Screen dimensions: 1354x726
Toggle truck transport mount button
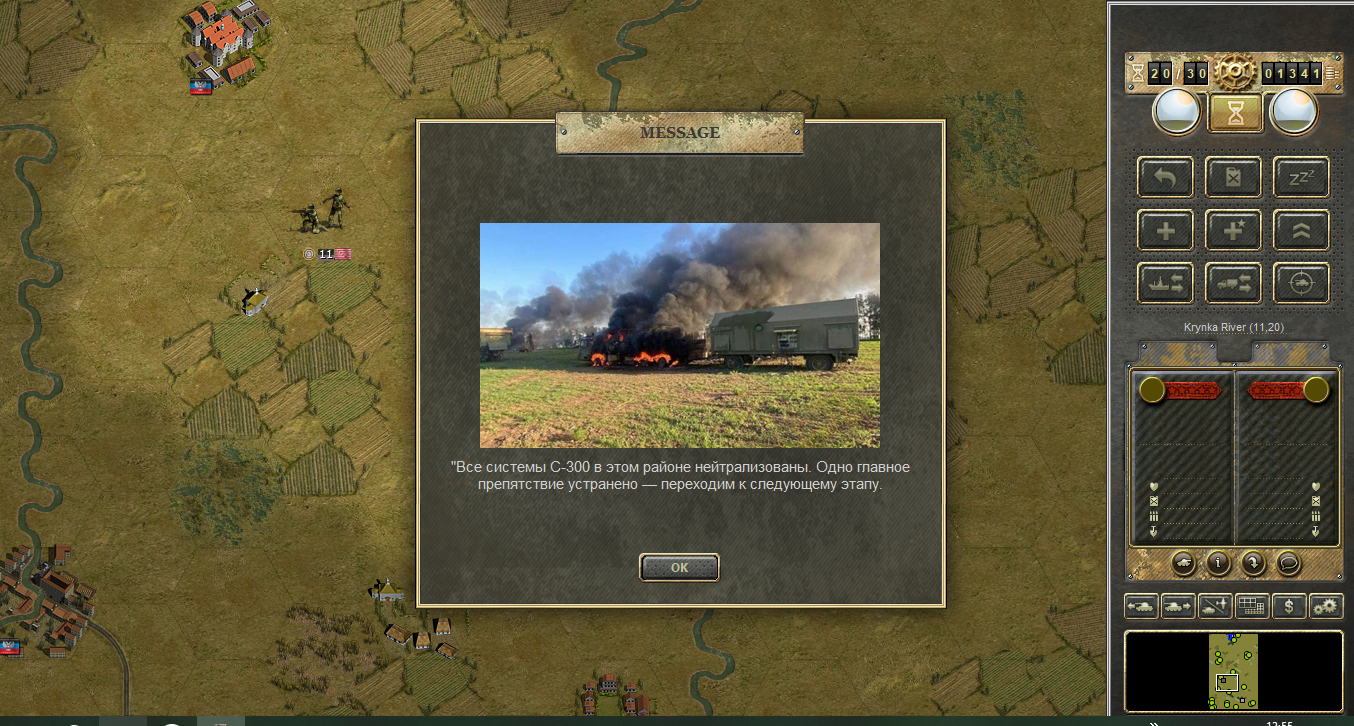click(1233, 283)
